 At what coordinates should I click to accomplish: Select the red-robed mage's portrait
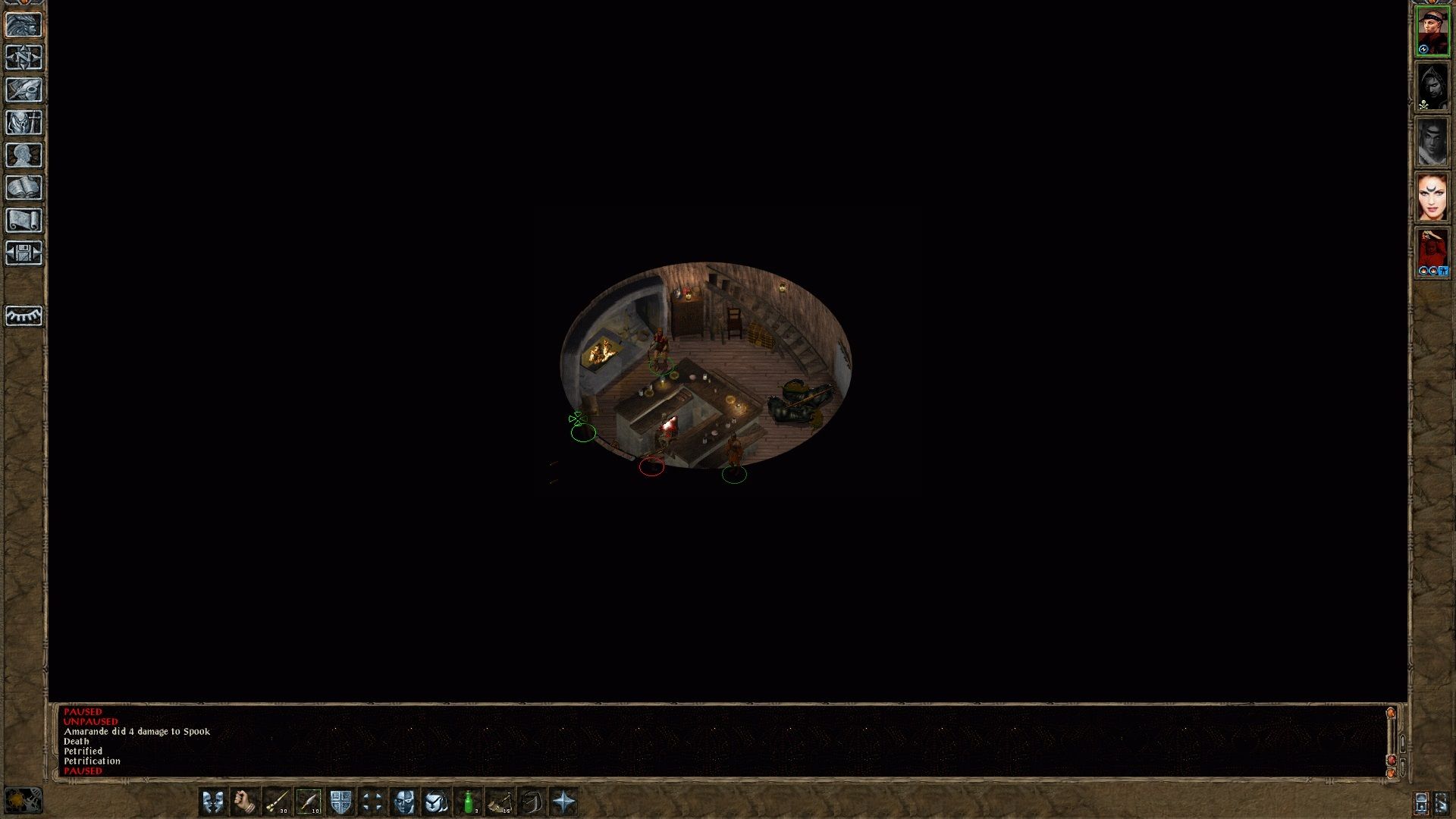(x=1432, y=249)
